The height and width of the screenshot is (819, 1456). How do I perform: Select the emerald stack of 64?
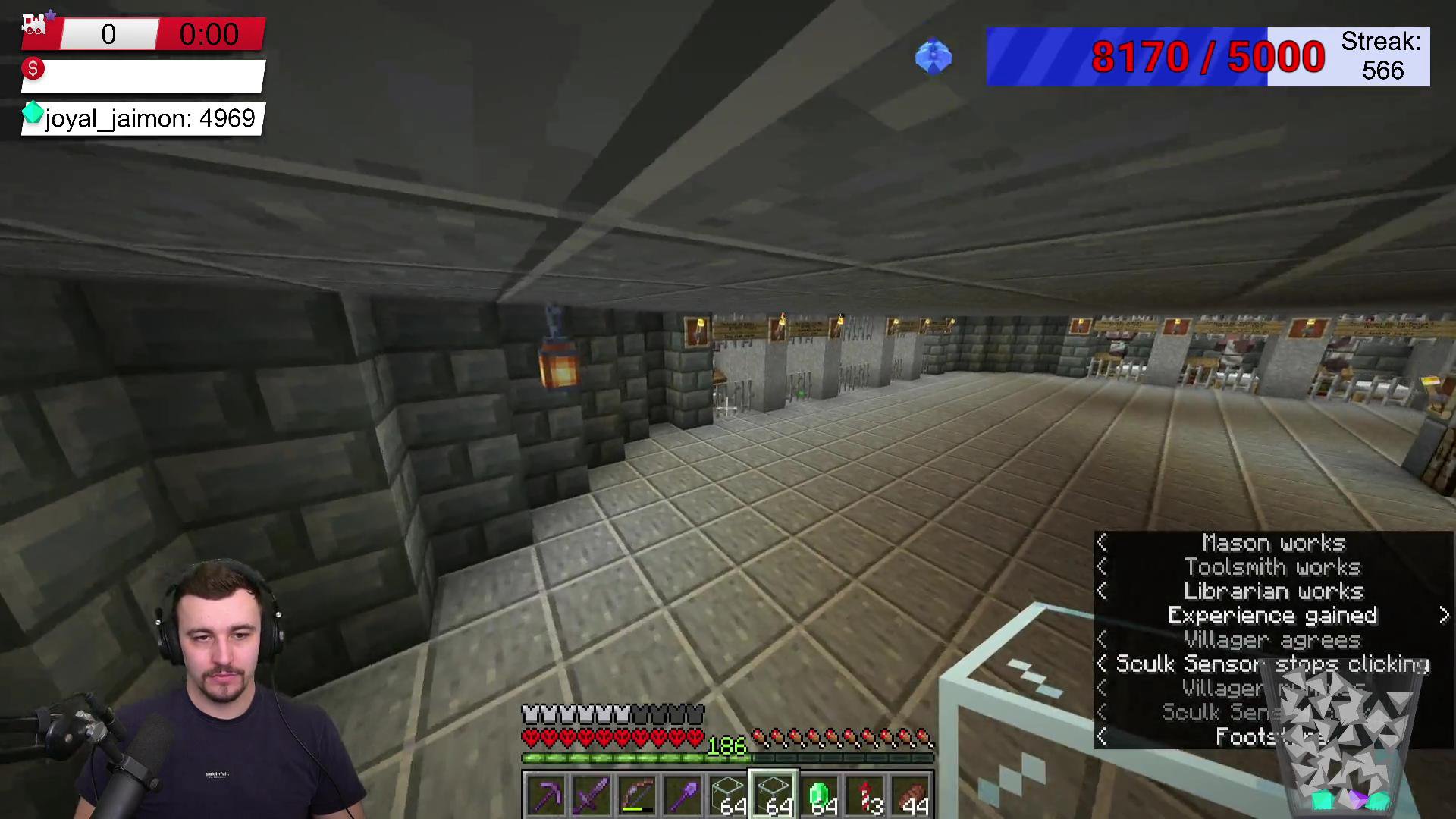(820, 795)
